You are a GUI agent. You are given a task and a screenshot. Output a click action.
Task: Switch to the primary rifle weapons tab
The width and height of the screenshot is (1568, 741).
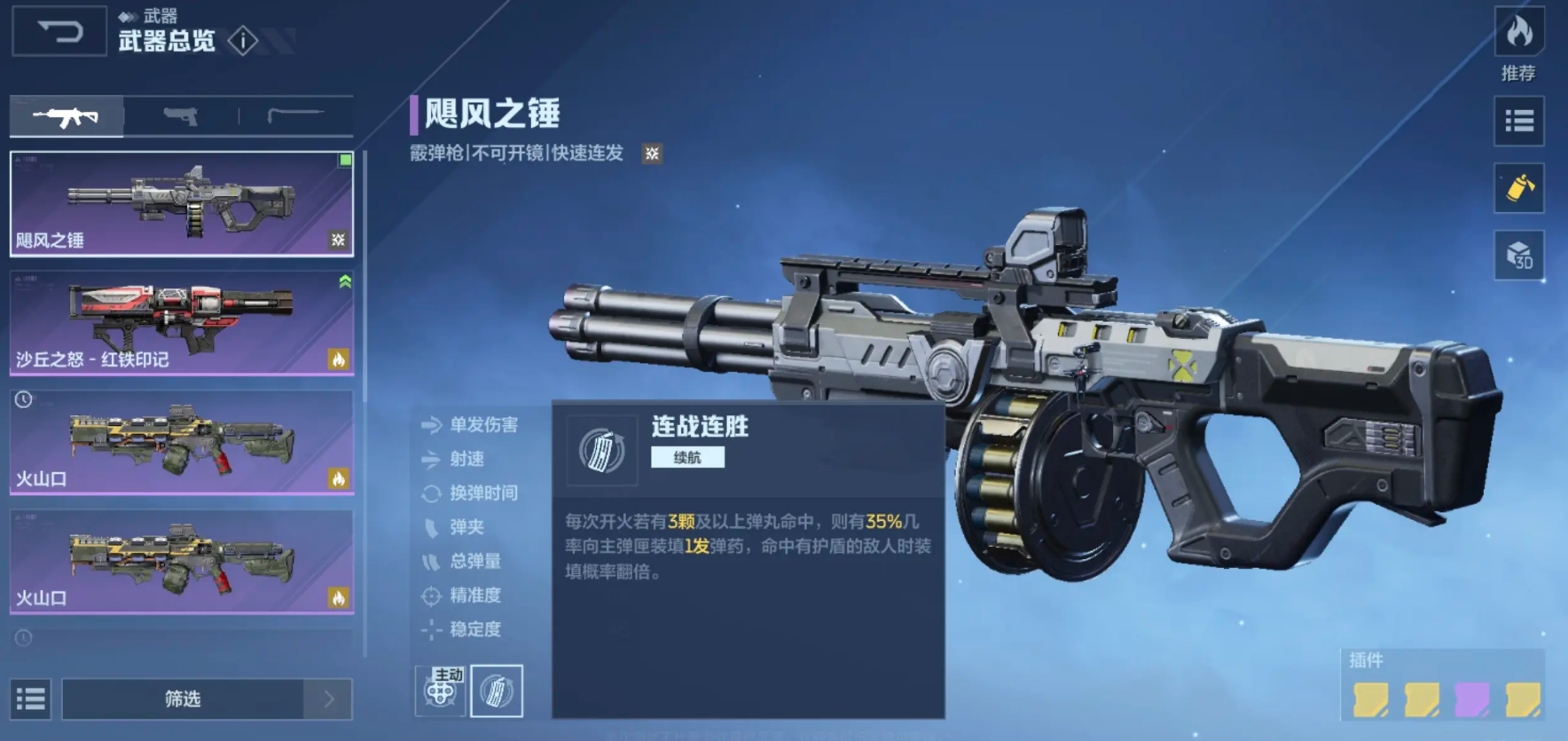tap(67, 116)
